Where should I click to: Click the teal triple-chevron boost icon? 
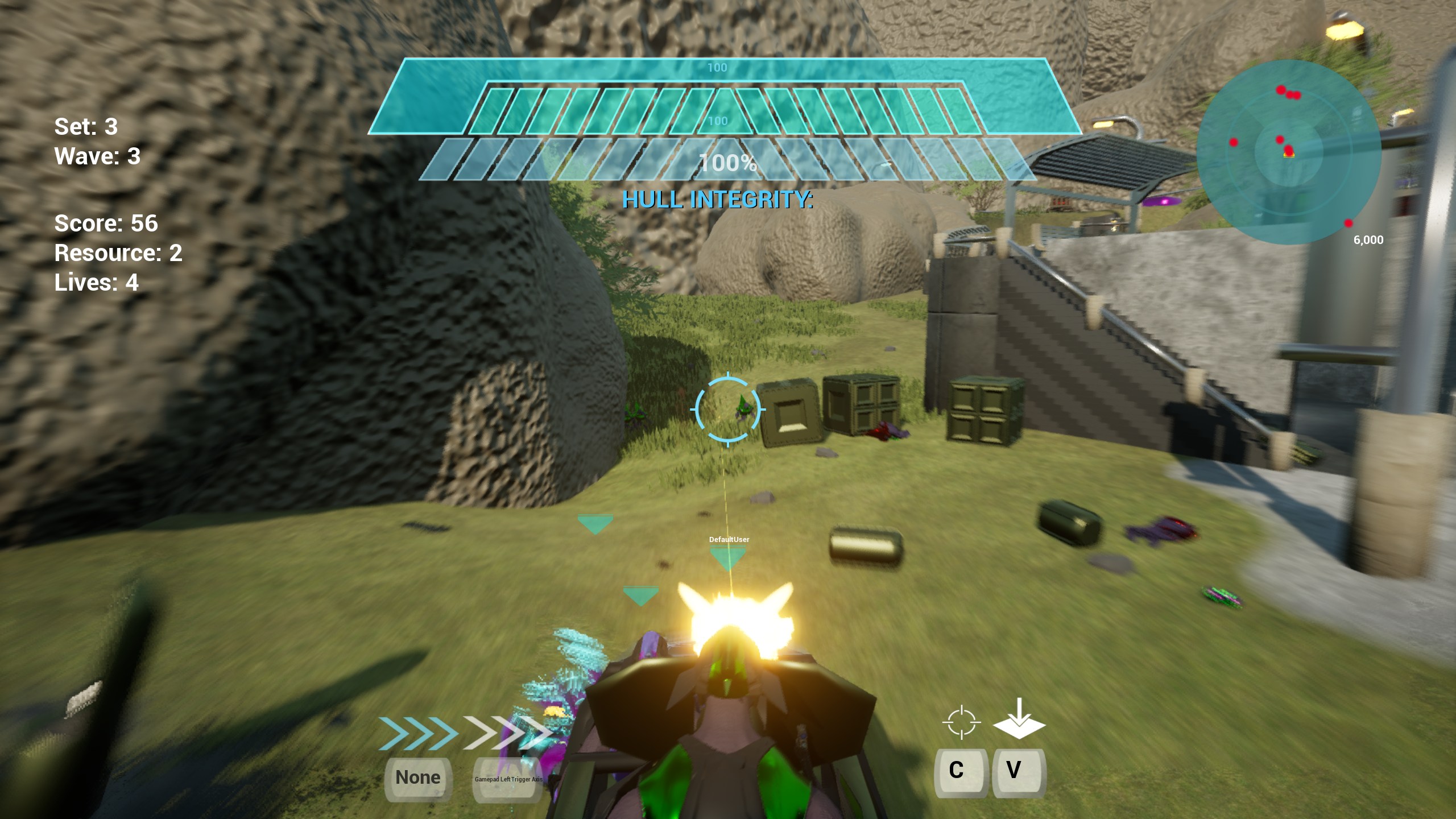418,733
